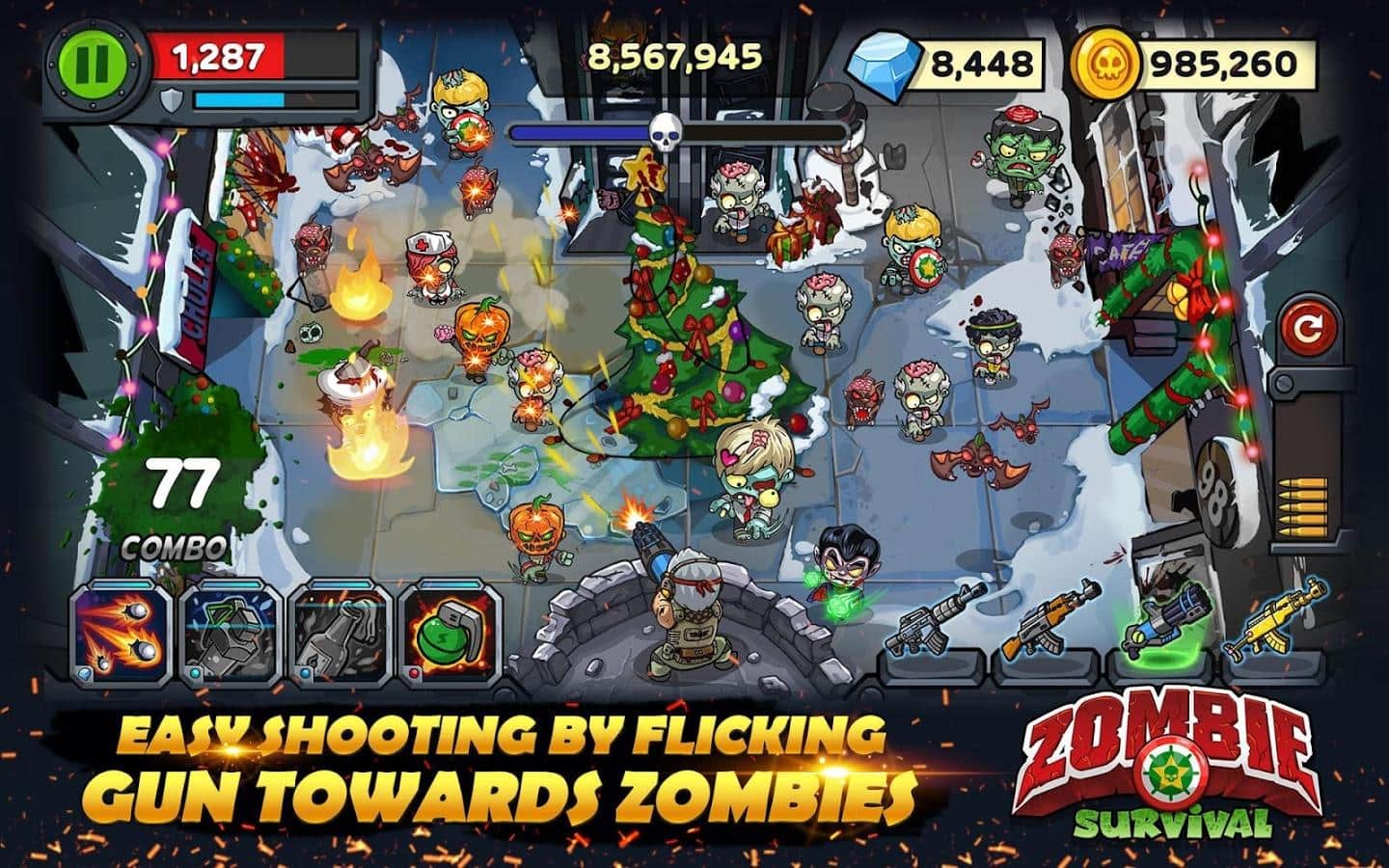
Task: Select the turret skill icon
Action: click(x=227, y=631)
